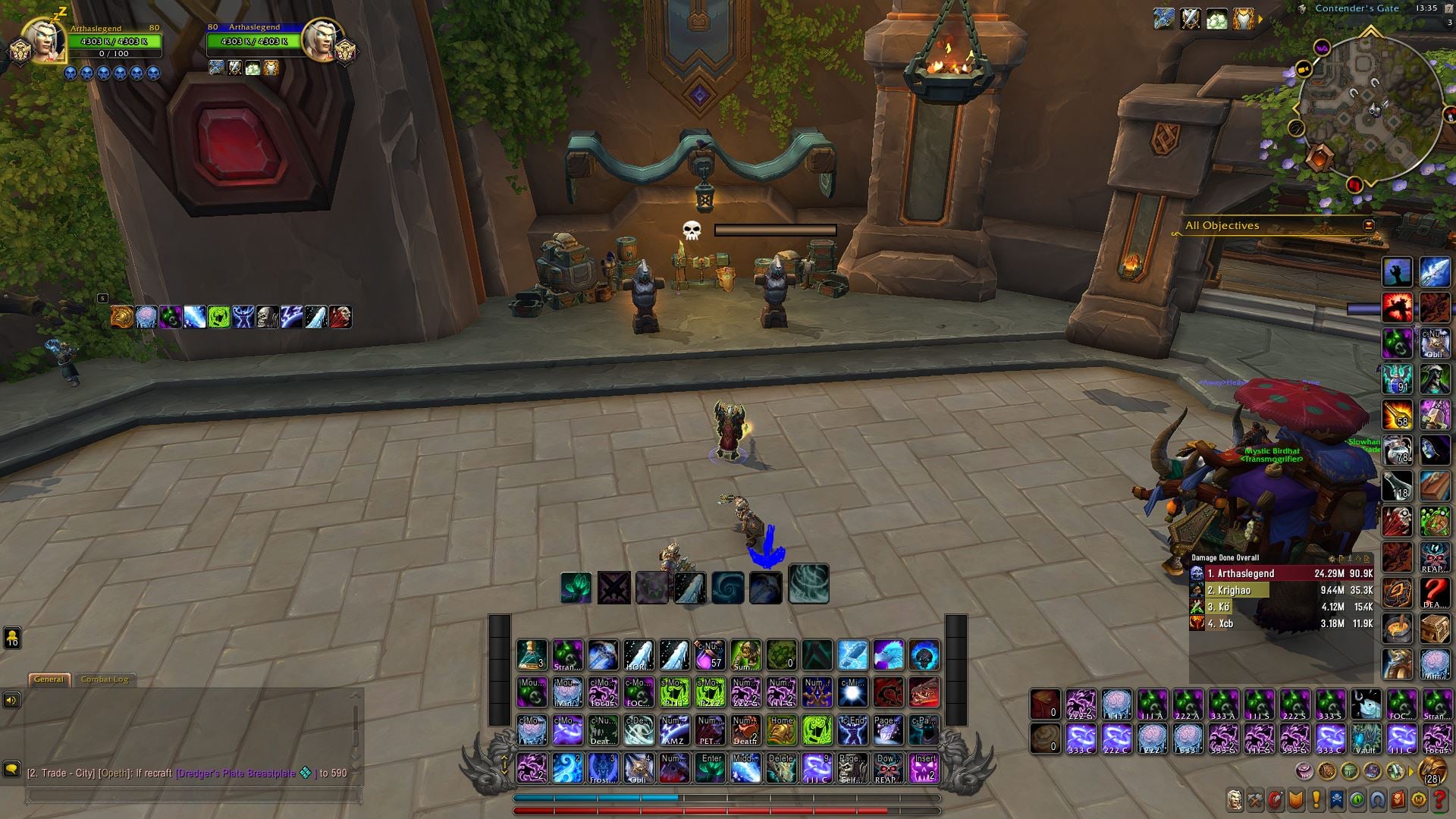Open the Dredger's Plate Breastplate item link
Viewport: 1456px width, 819px height.
(x=236, y=773)
